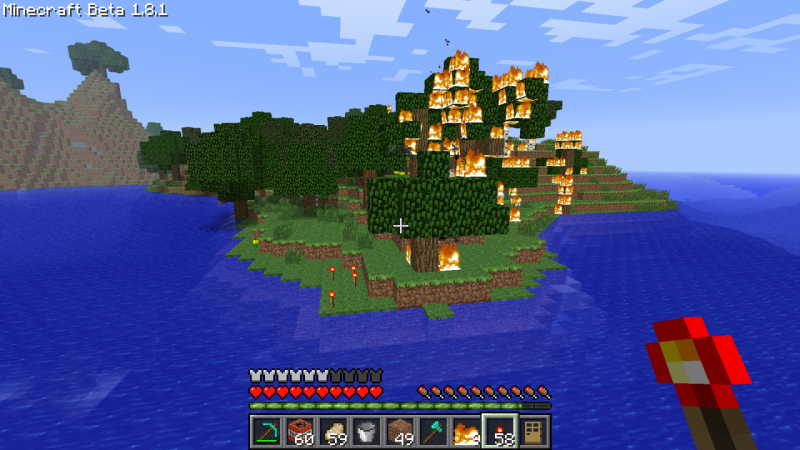Screen dimensions: 800x450
Task: Pick the dirt block stack in hotbar
Action: tap(400, 431)
